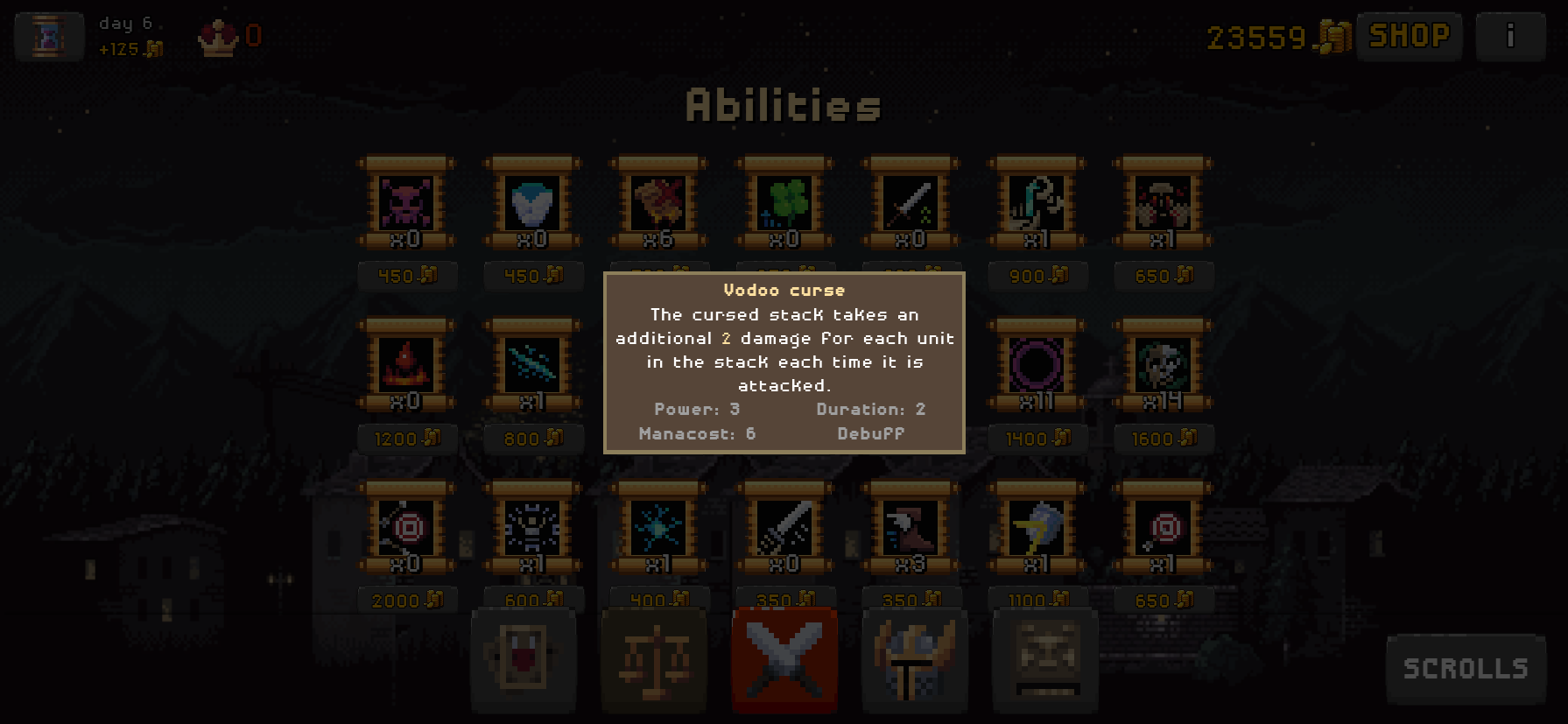Buy the ability priced at 2000 gold

point(406,601)
